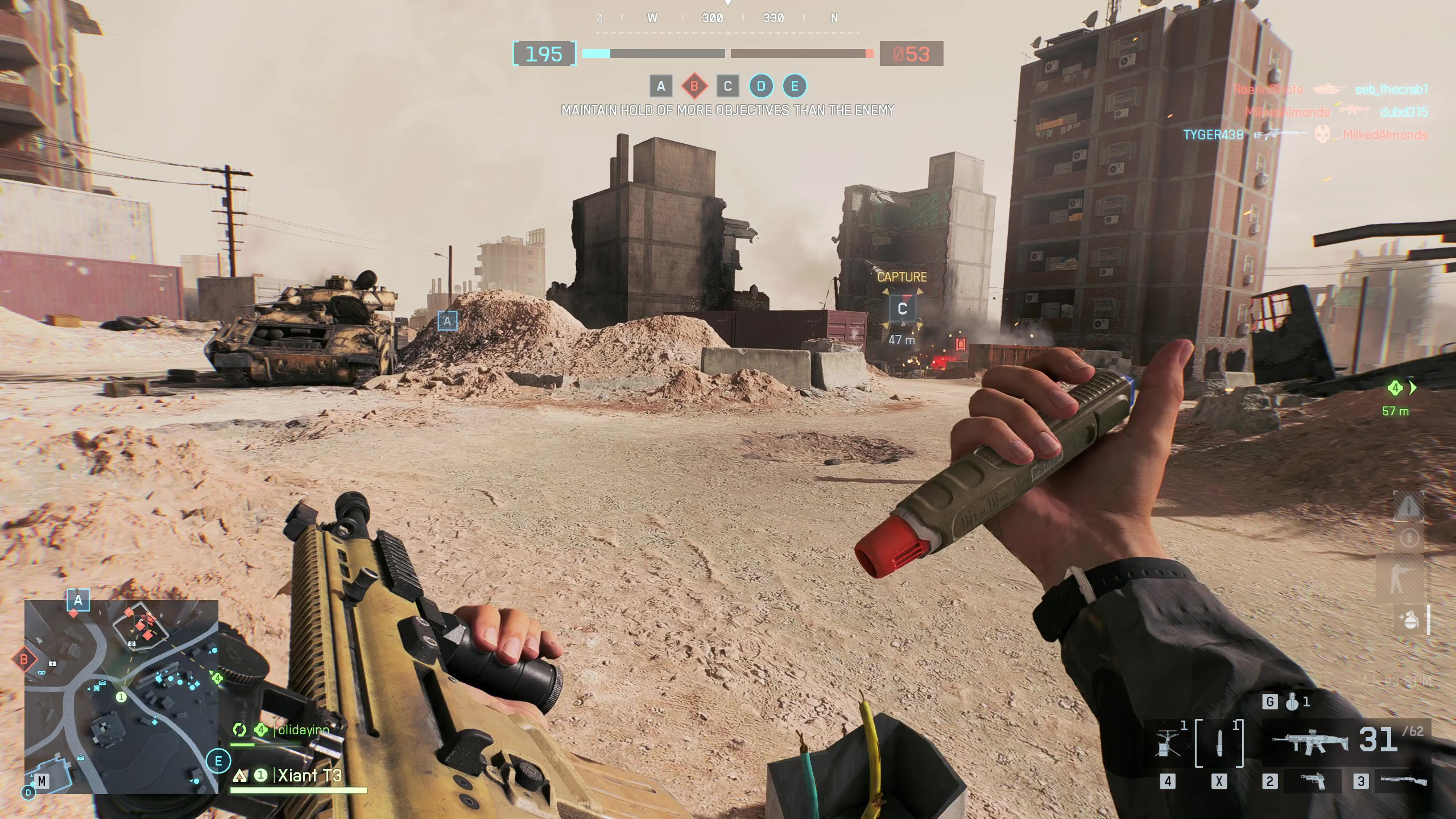Switch to the pistol sidearm slot

point(1313,781)
